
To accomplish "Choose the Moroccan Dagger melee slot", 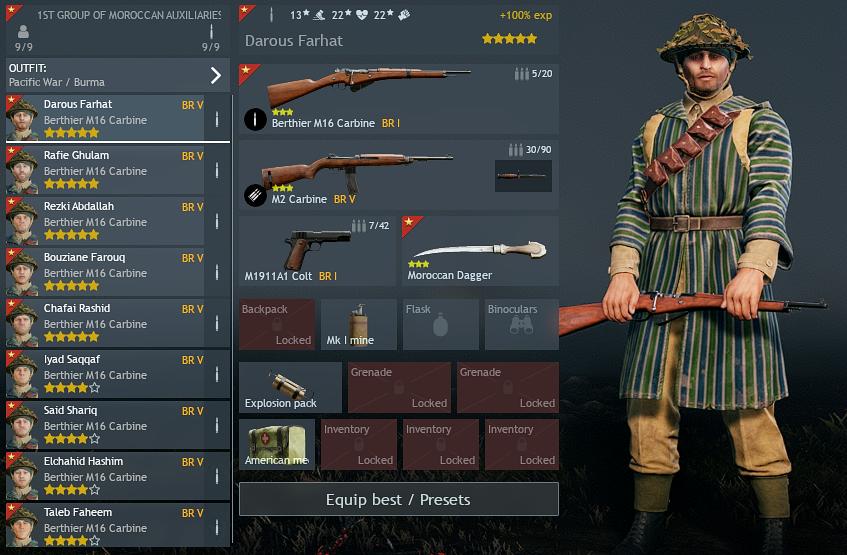I will [x=480, y=251].
